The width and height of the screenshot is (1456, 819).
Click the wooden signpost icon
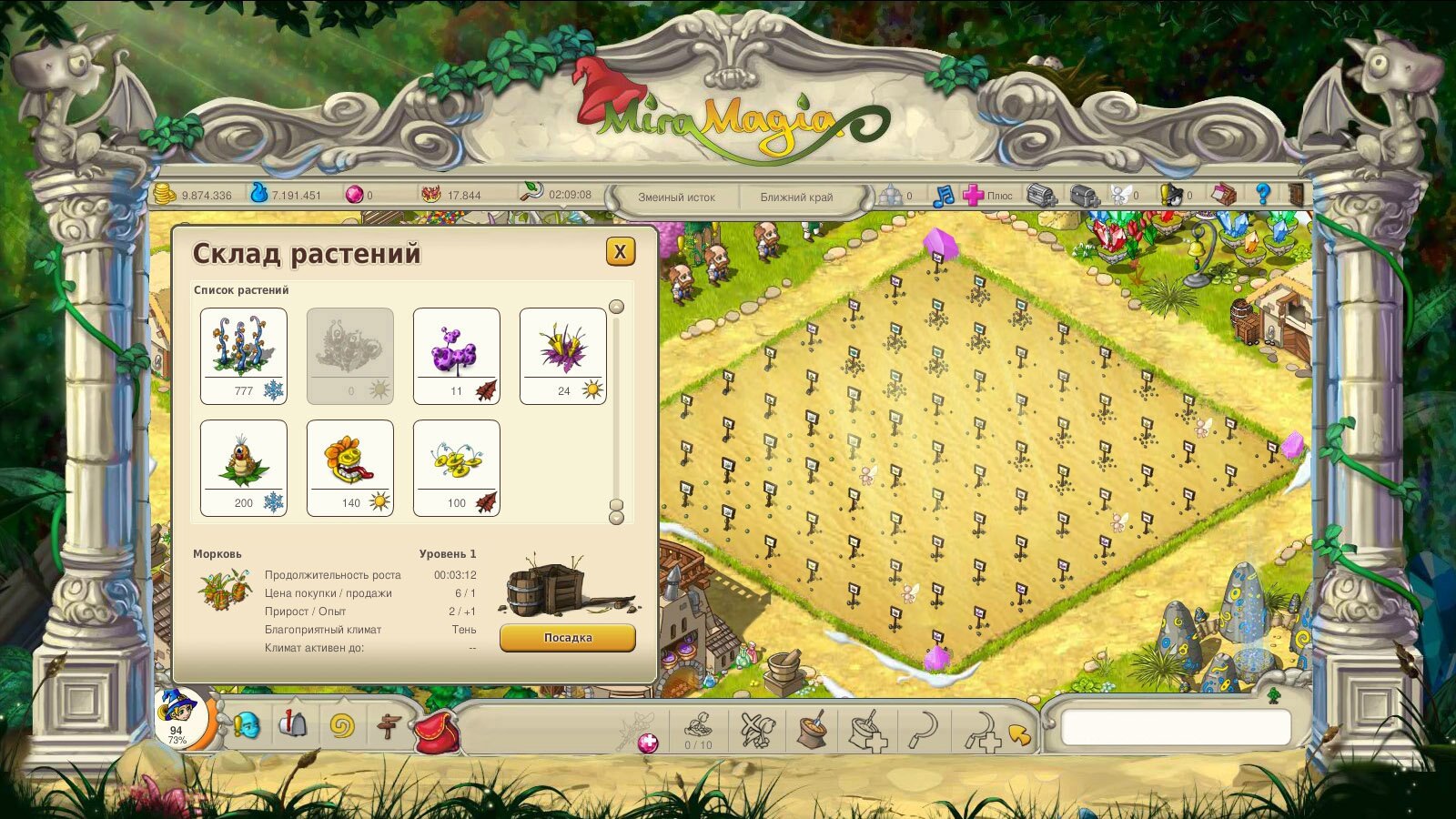click(x=389, y=726)
